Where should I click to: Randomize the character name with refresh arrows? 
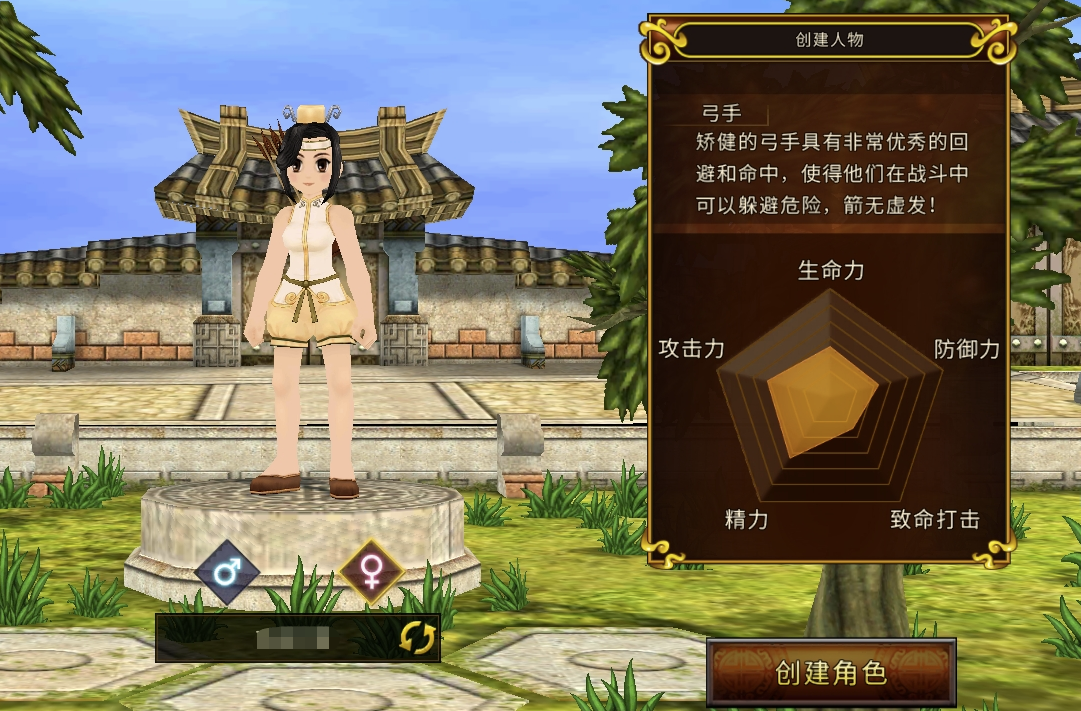pos(417,638)
